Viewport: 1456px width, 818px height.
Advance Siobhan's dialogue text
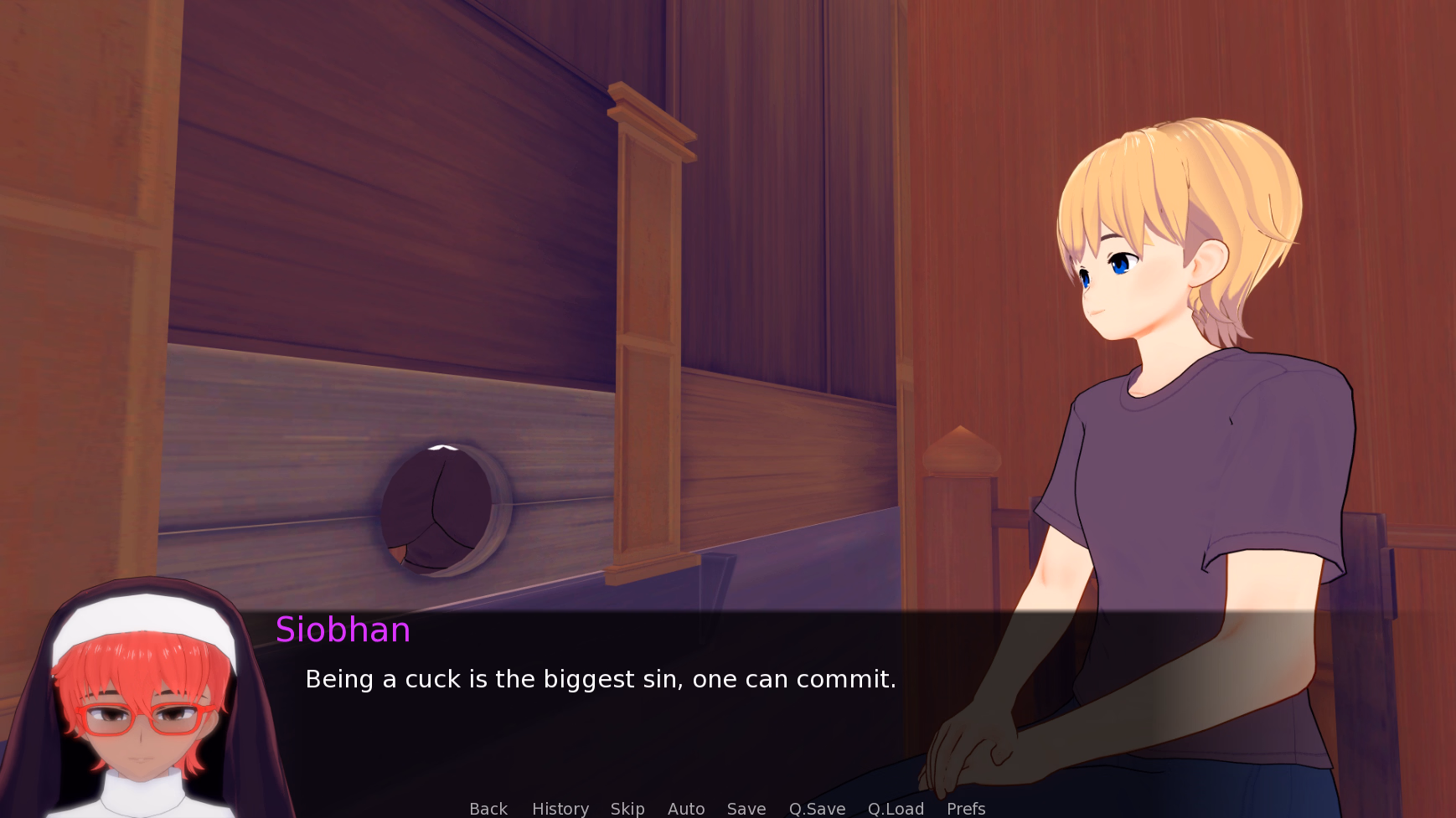click(600, 679)
